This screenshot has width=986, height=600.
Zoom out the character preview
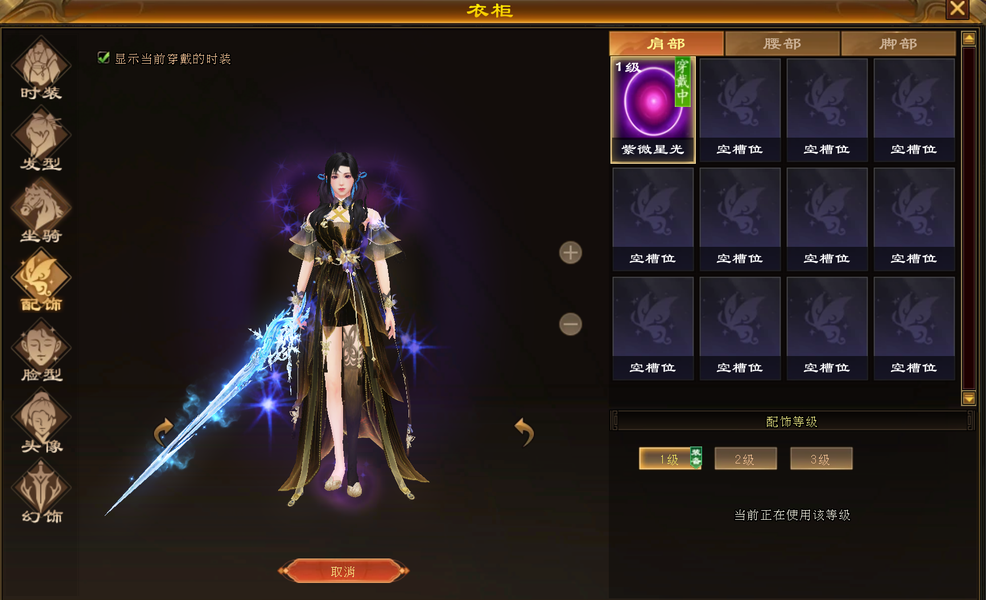point(570,324)
